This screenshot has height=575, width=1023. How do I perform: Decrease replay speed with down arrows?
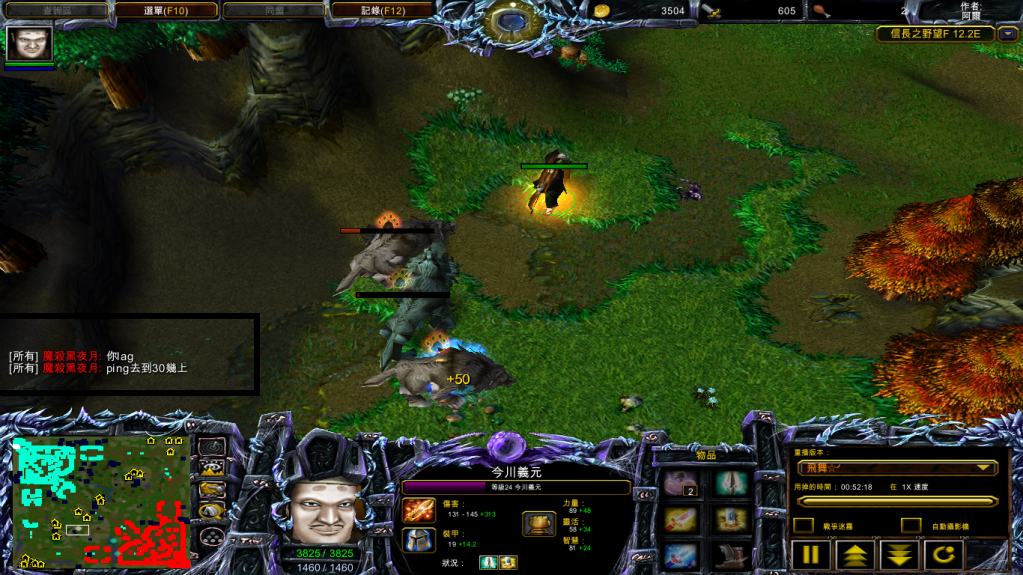899,555
